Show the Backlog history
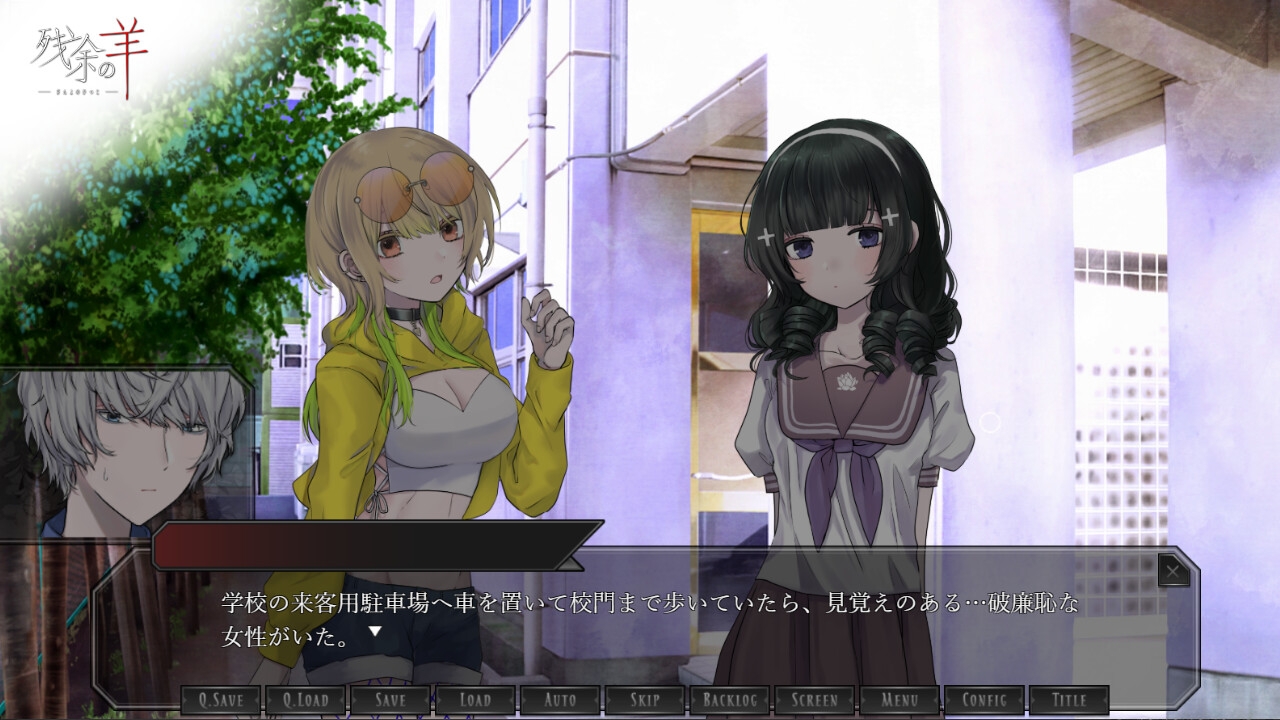The height and width of the screenshot is (720, 1280). click(730, 700)
